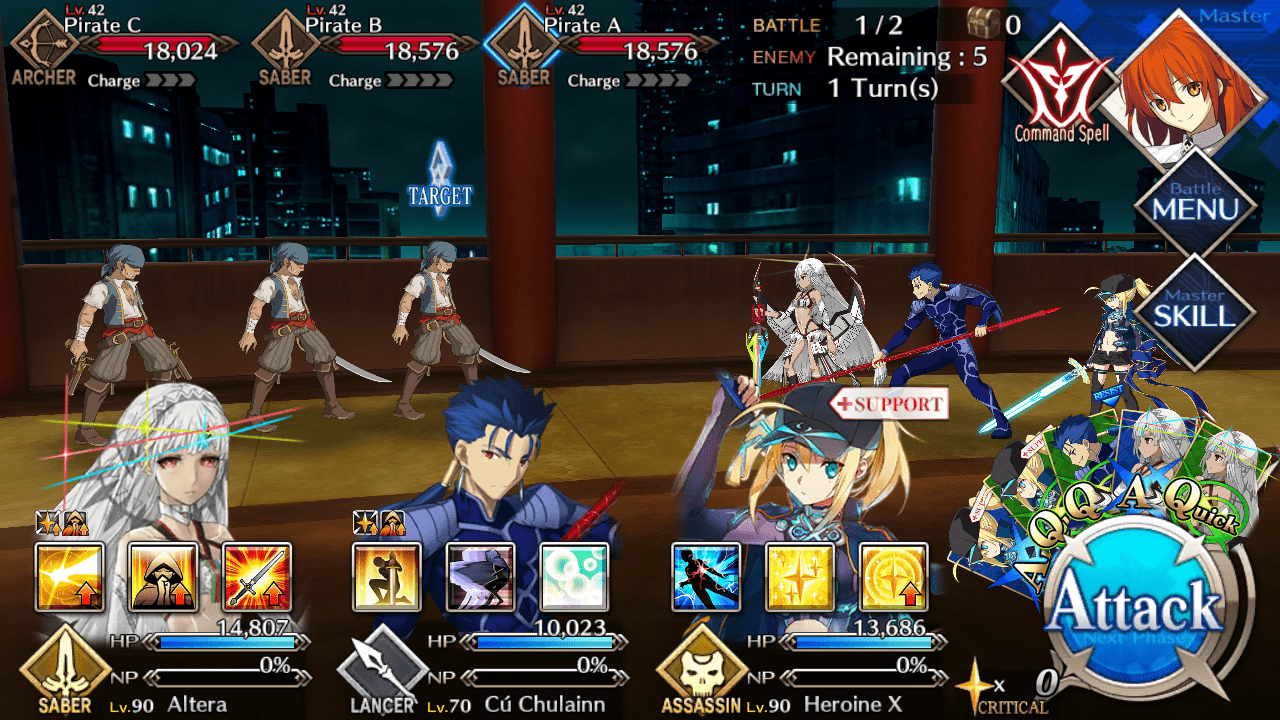This screenshot has width=1280, height=720.
Task: Activate Altera's sword burst skill
Action: tap(257, 577)
